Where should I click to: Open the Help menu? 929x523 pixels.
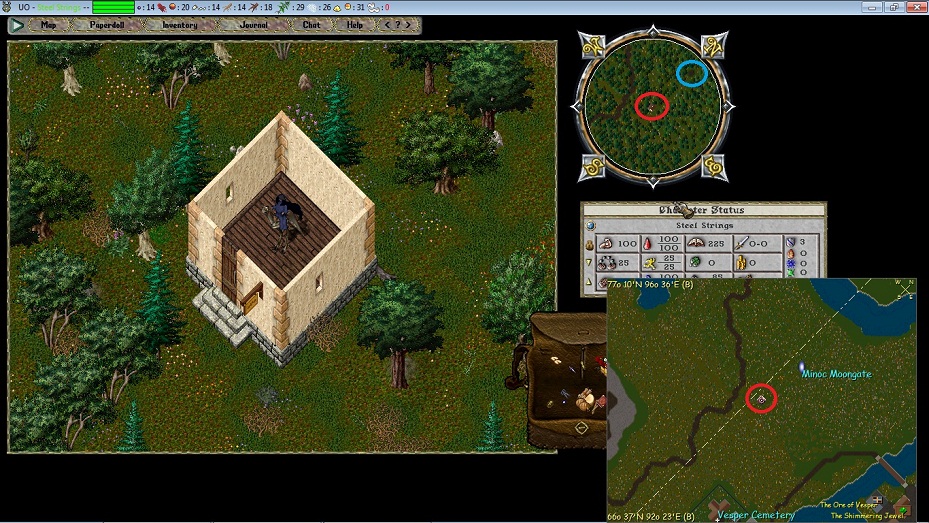[354, 25]
